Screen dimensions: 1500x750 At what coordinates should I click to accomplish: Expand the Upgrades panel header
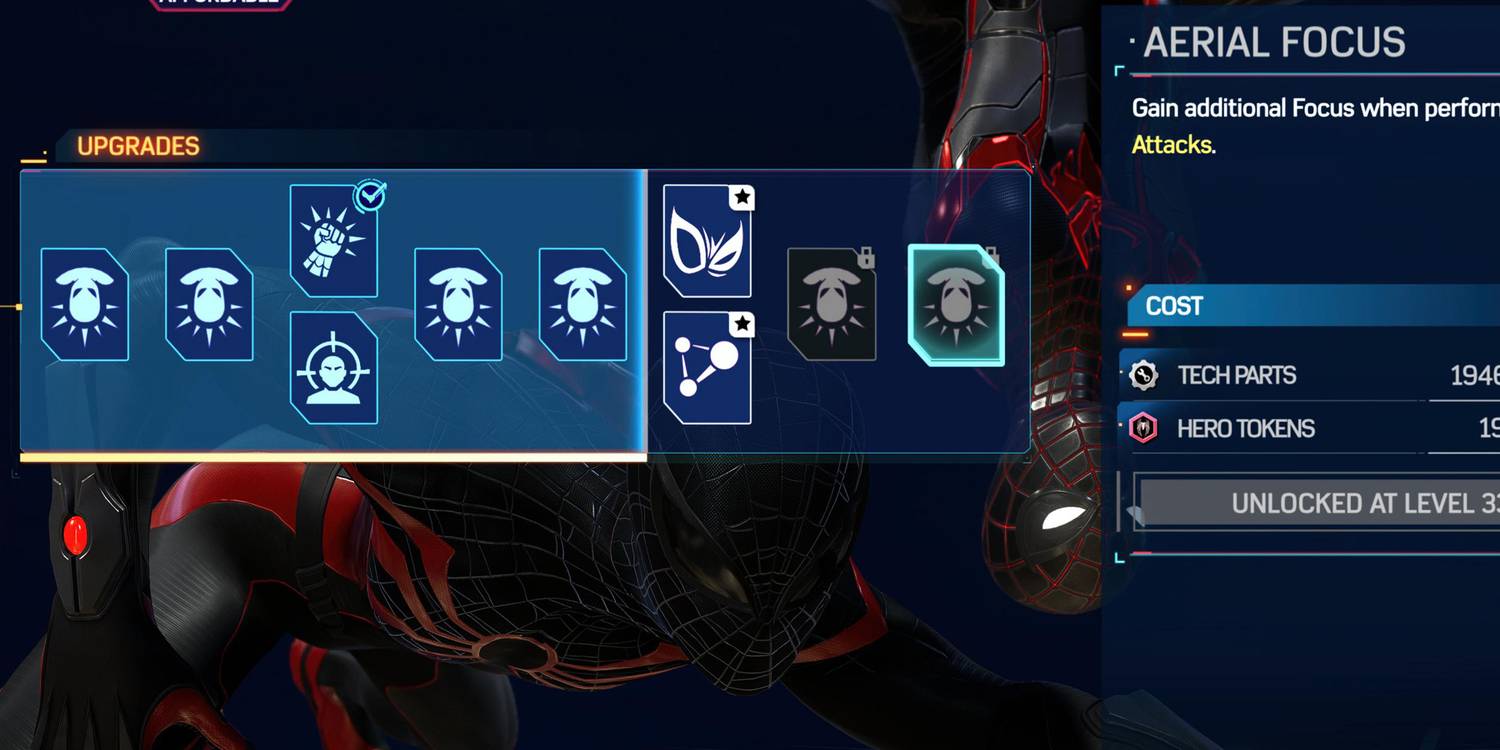(x=137, y=146)
